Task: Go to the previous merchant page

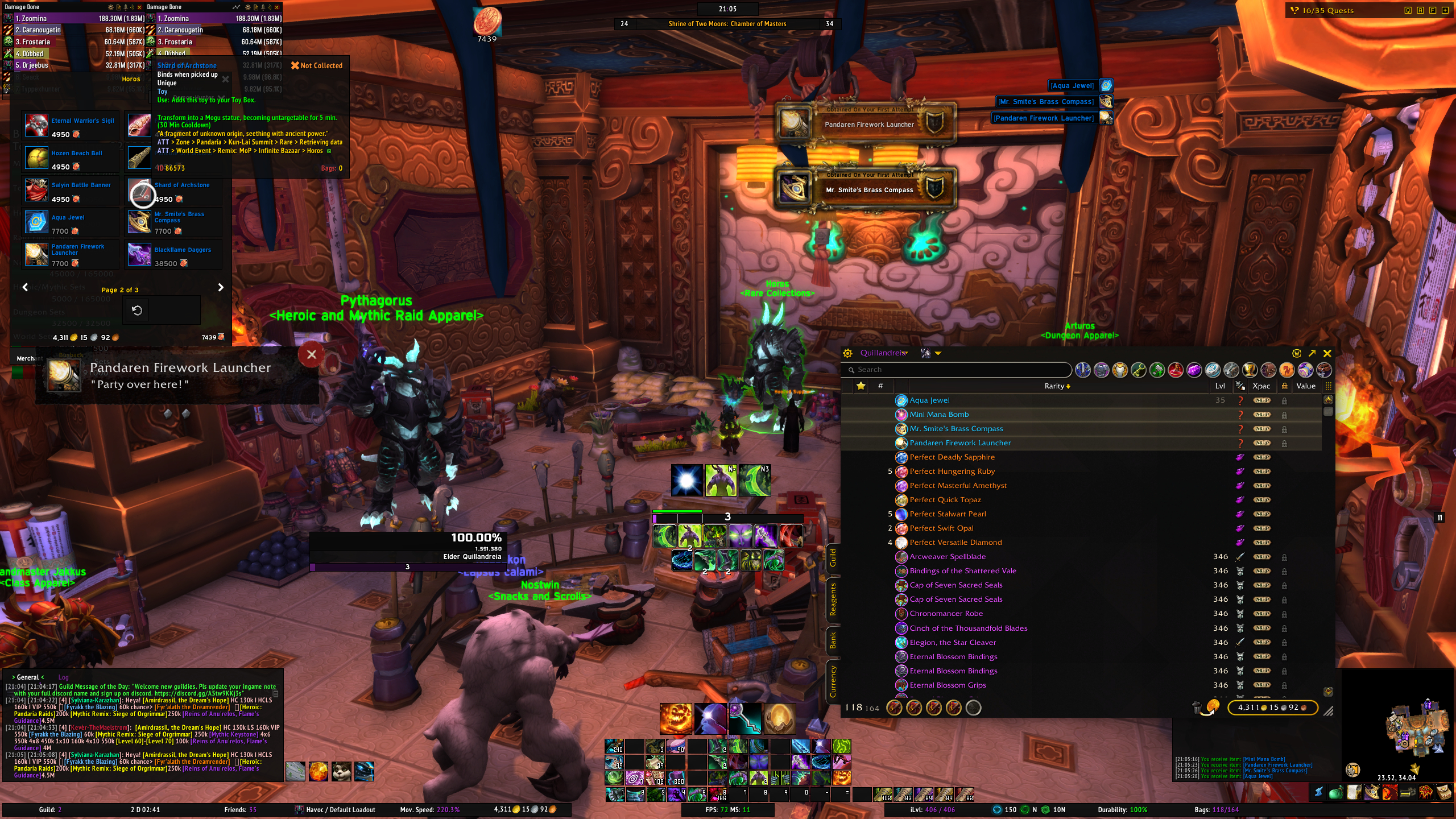Action: (x=25, y=288)
